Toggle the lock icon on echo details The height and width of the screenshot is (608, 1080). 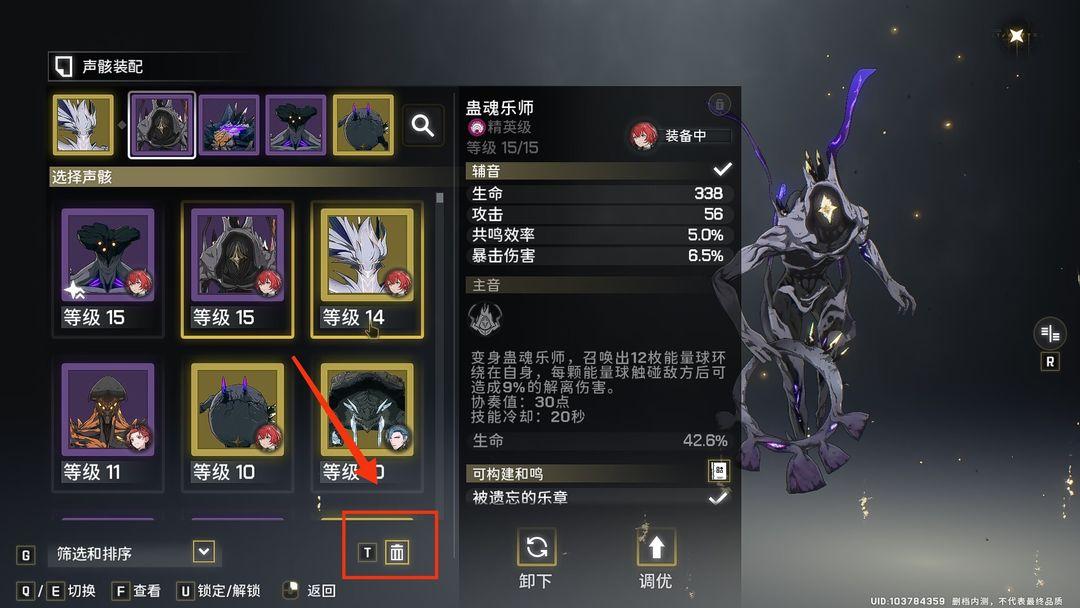click(719, 104)
